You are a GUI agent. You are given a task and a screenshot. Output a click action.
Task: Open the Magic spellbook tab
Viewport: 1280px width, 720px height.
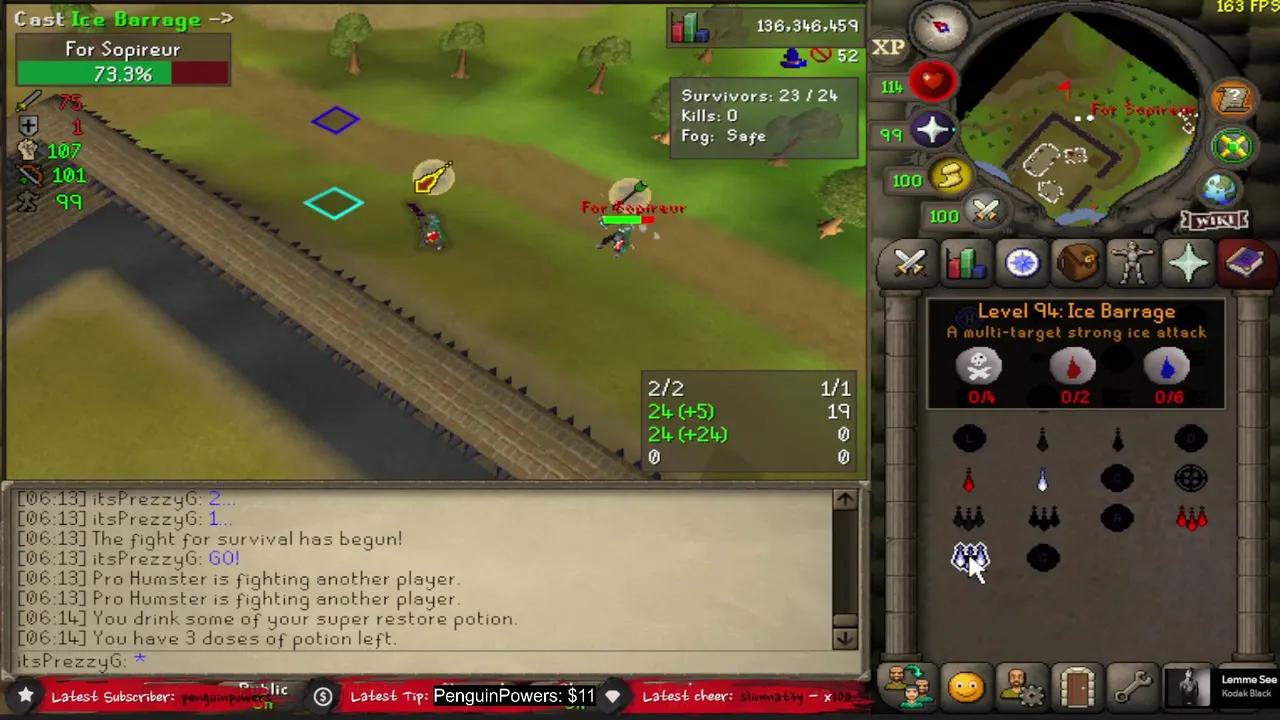click(1244, 262)
